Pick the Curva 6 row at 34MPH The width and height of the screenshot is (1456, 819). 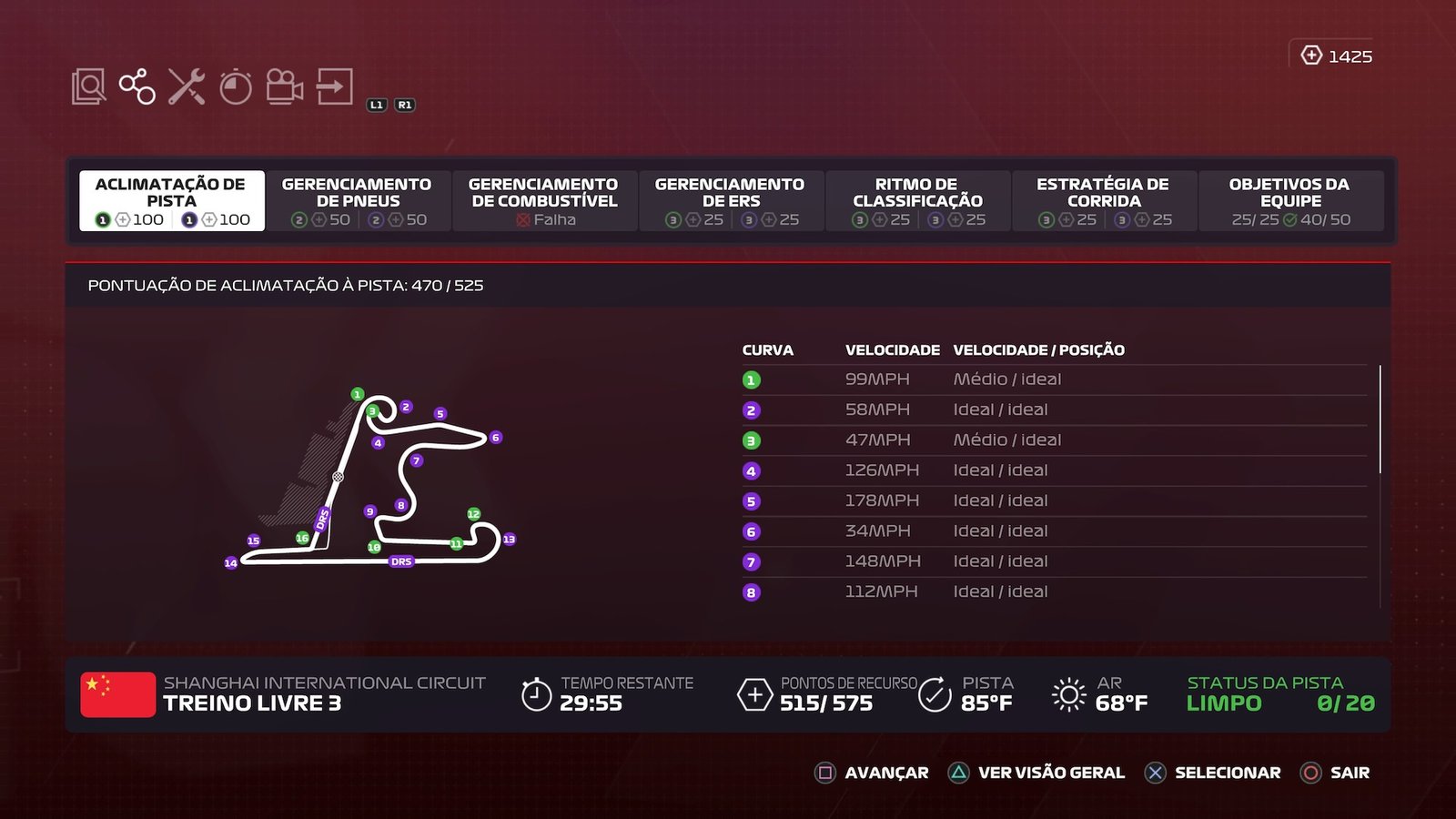click(1054, 531)
